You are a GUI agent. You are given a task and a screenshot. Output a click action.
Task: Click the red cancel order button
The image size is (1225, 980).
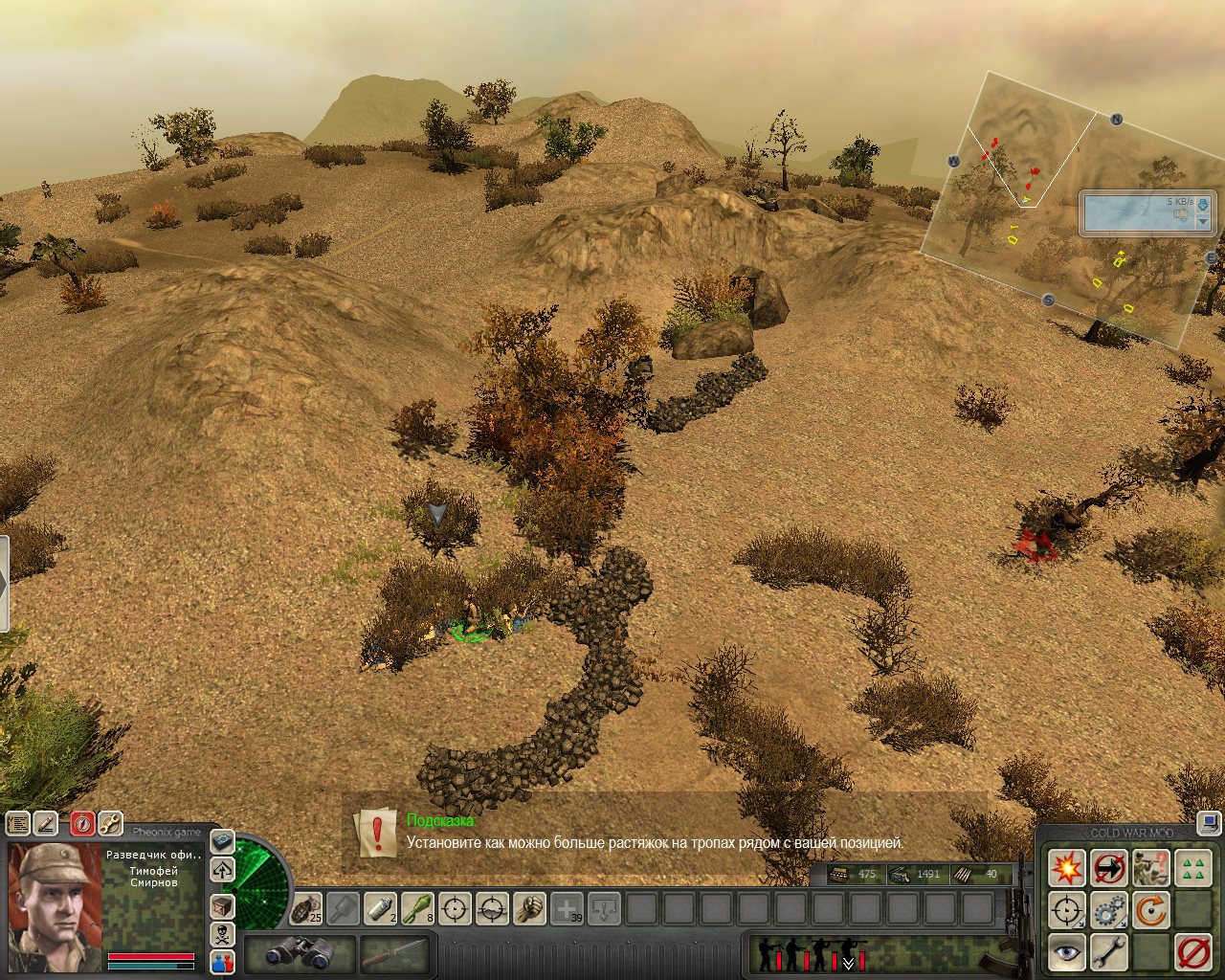(x=1193, y=952)
